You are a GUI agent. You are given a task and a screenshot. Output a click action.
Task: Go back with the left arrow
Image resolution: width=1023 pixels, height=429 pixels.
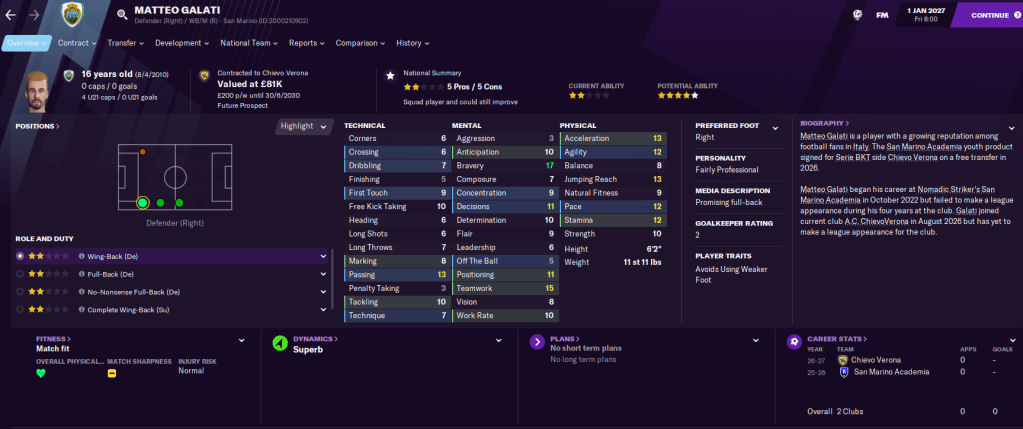[x=11, y=15]
